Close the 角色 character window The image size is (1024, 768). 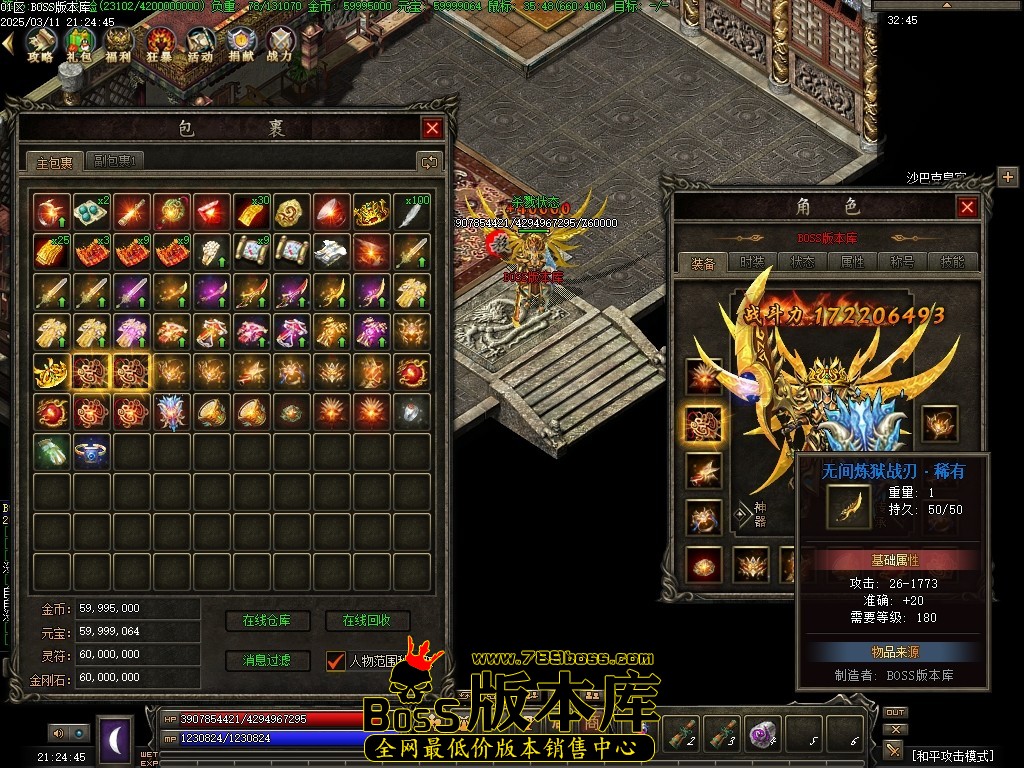[x=967, y=207]
